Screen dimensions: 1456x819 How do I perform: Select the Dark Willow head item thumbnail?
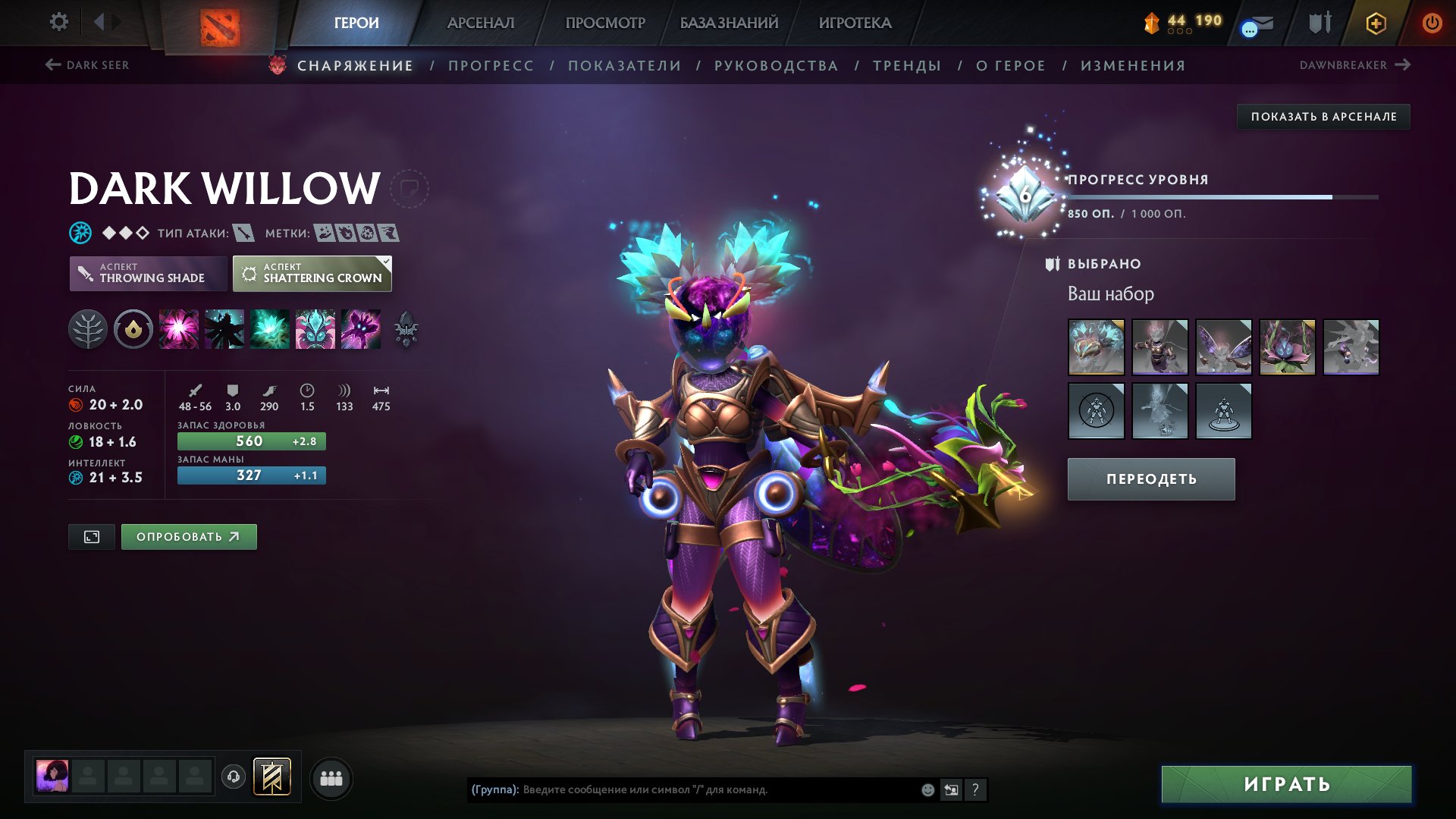coord(1095,347)
